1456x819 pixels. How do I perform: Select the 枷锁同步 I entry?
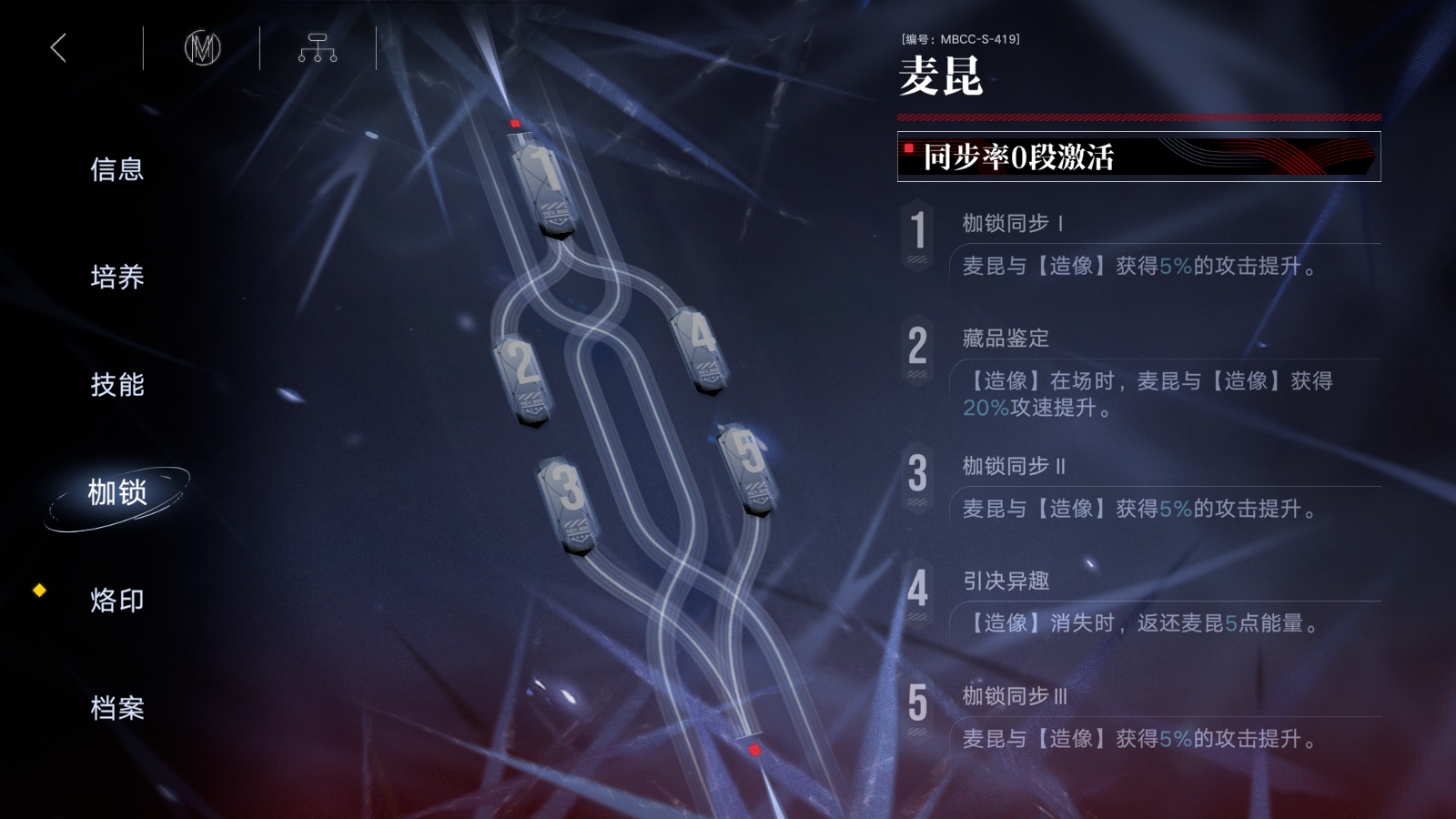point(1137,246)
